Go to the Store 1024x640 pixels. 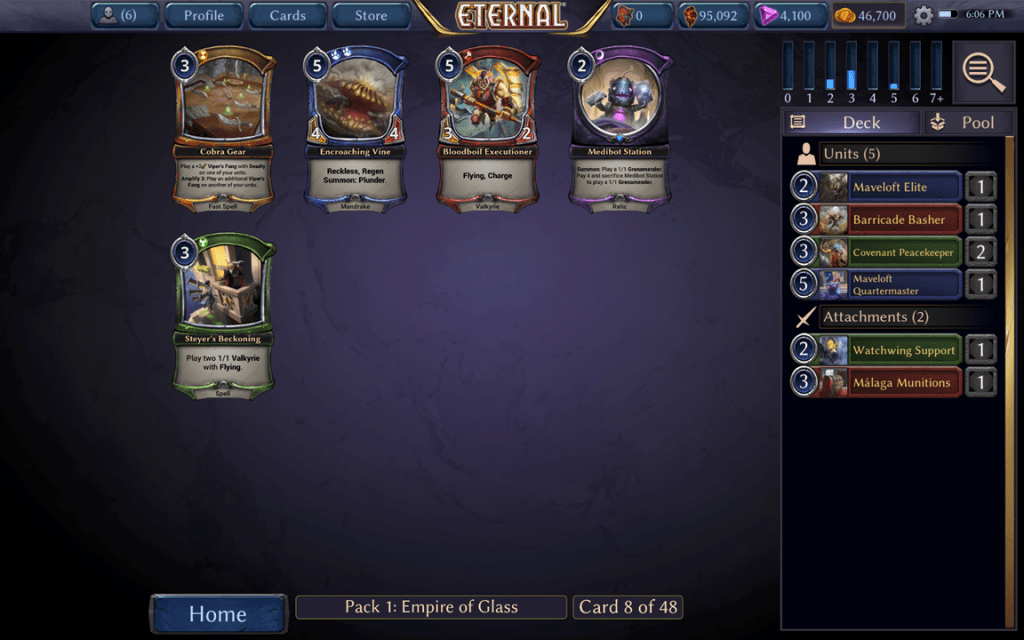pyautogui.click(x=371, y=15)
